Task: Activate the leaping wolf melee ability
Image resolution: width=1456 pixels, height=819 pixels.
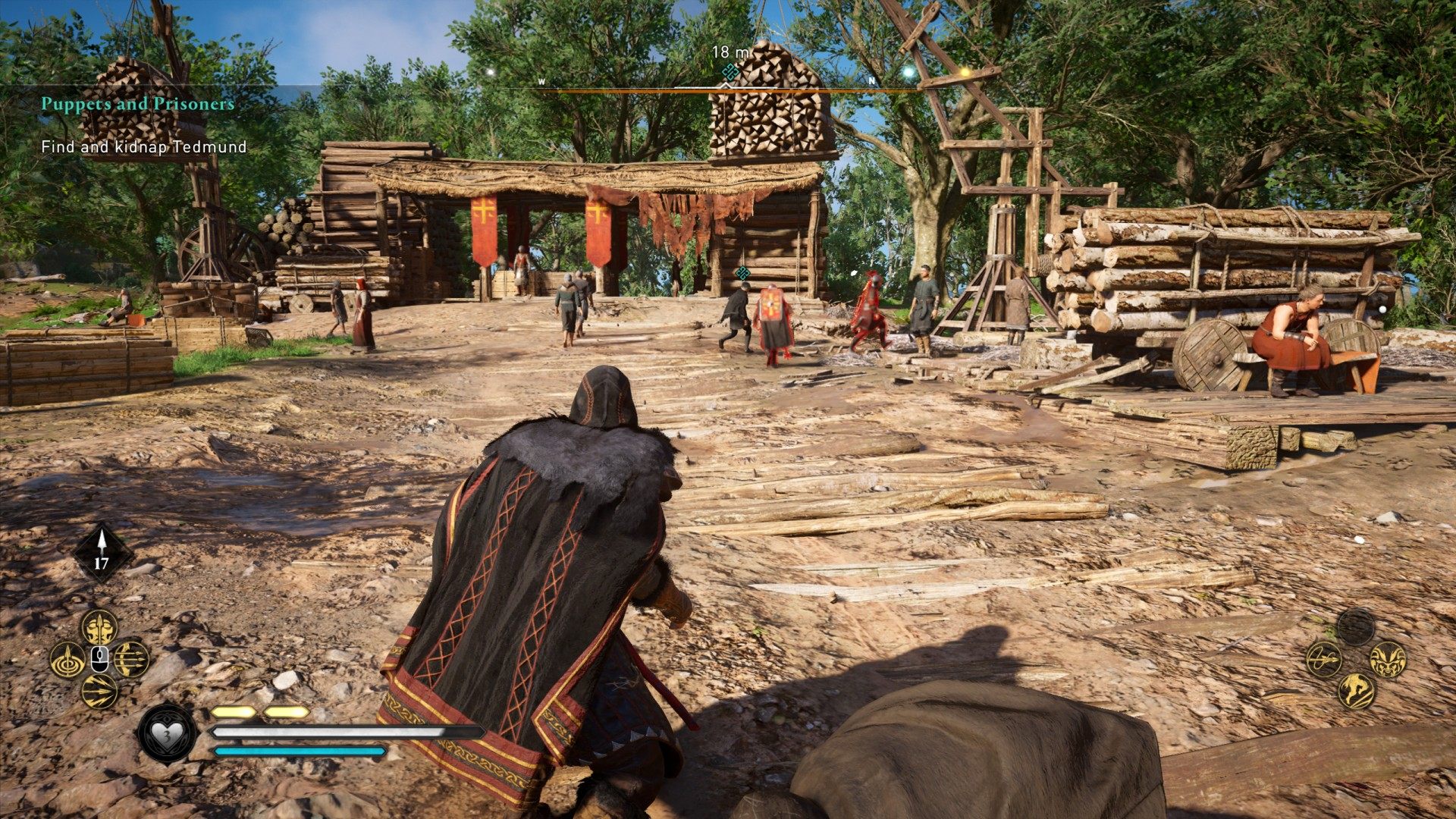Action: click(1356, 691)
